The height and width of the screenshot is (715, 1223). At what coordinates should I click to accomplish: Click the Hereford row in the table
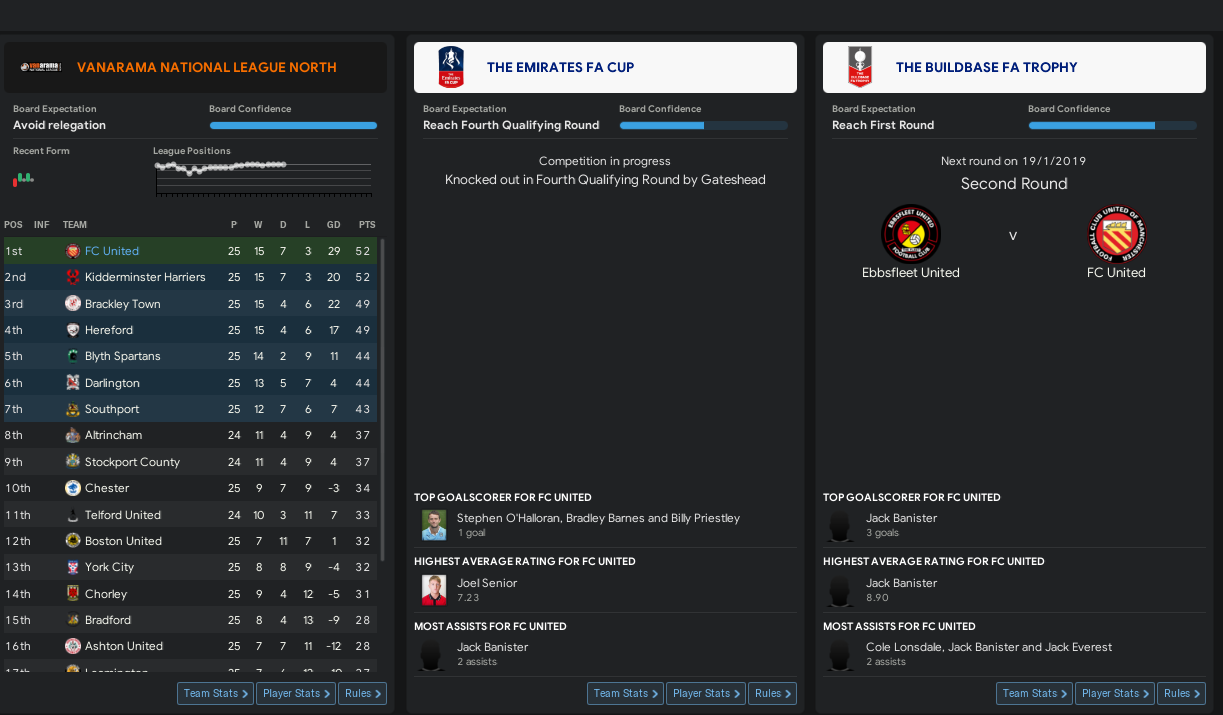tap(109, 330)
